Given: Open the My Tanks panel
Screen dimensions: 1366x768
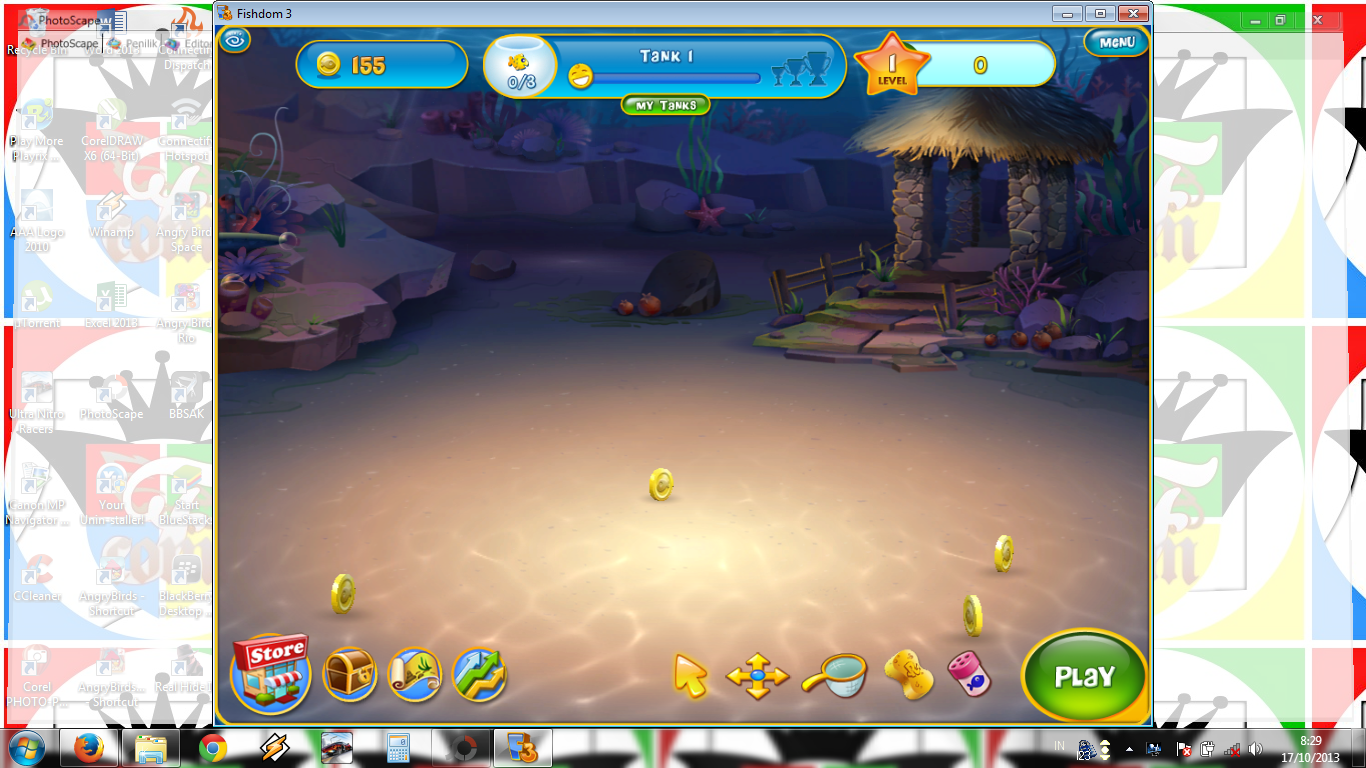Looking at the screenshot, I should pyautogui.click(x=664, y=105).
